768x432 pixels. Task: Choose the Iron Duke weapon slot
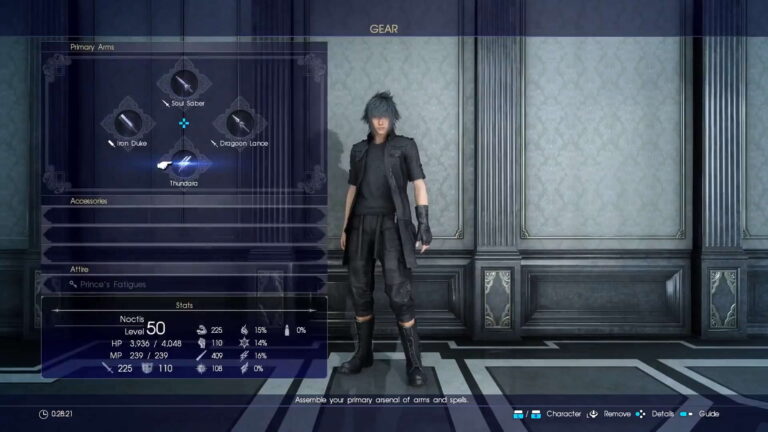pyautogui.click(x=128, y=123)
